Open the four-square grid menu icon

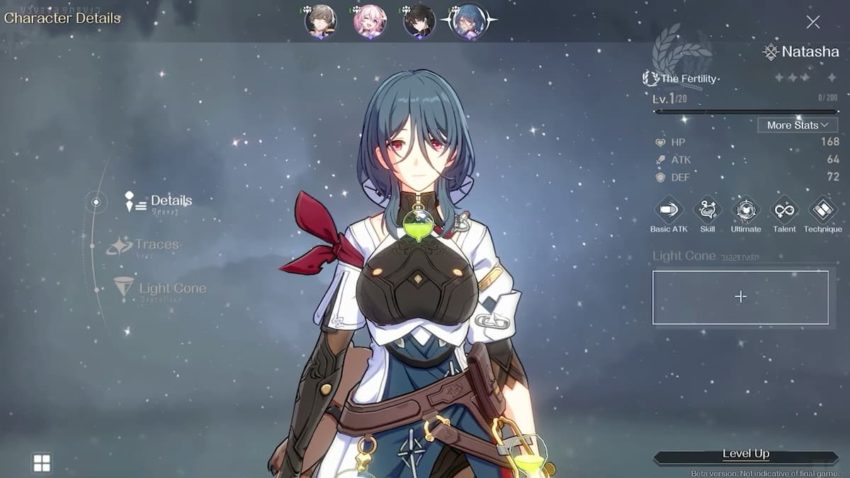click(42, 462)
